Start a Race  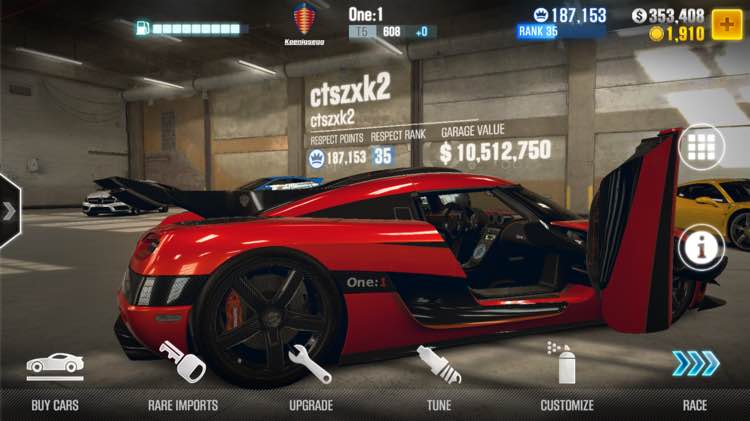tap(695, 378)
